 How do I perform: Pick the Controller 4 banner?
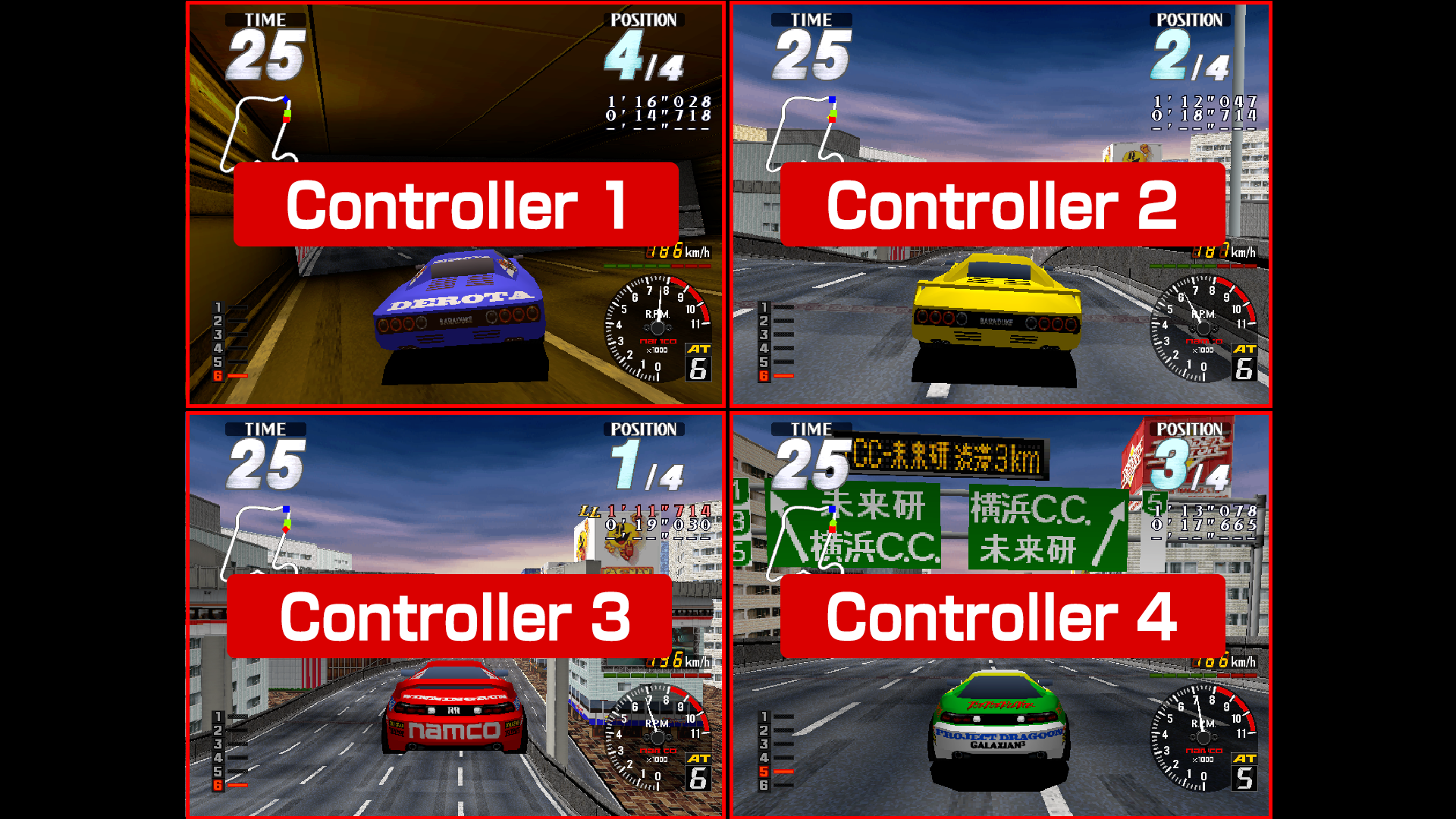(1002, 616)
